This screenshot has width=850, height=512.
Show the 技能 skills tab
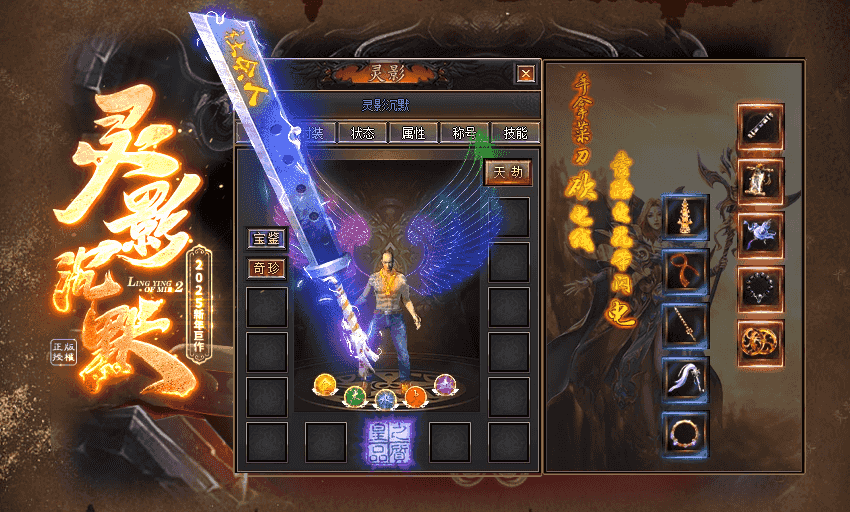coord(516,133)
